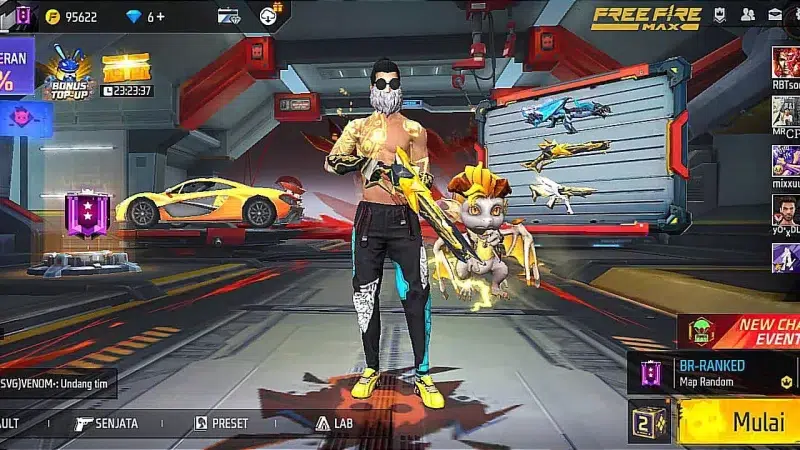Viewport: 800px width, 450px height.
Task: Open the player rank badge in top-left corner
Action: (x=22, y=15)
